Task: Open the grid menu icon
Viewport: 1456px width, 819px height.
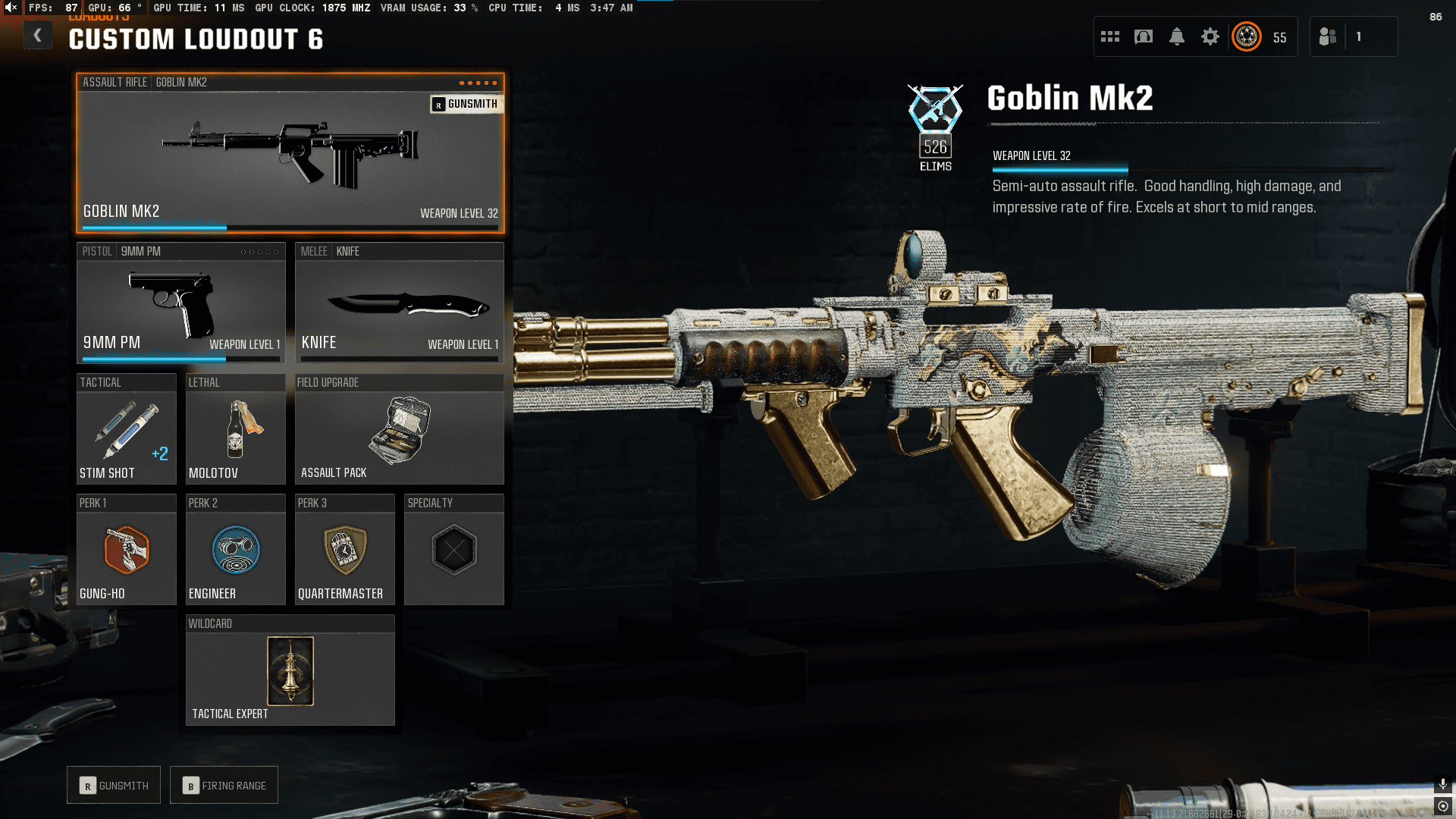Action: pyautogui.click(x=1110, y=36)
